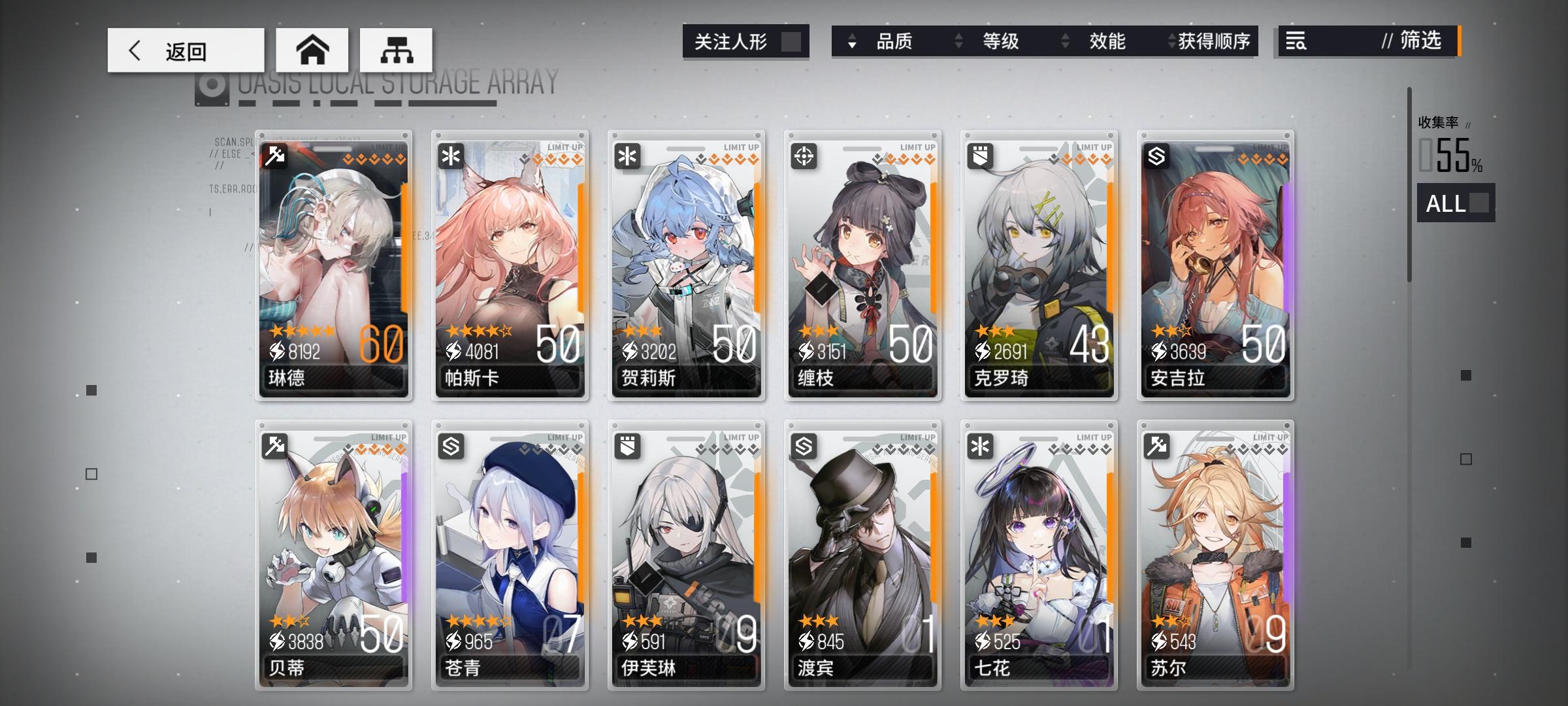Click the sniper class icon on 缠枝's card
The width and height of the screenshot is (1568, 706).
click(x=804, y=155)
